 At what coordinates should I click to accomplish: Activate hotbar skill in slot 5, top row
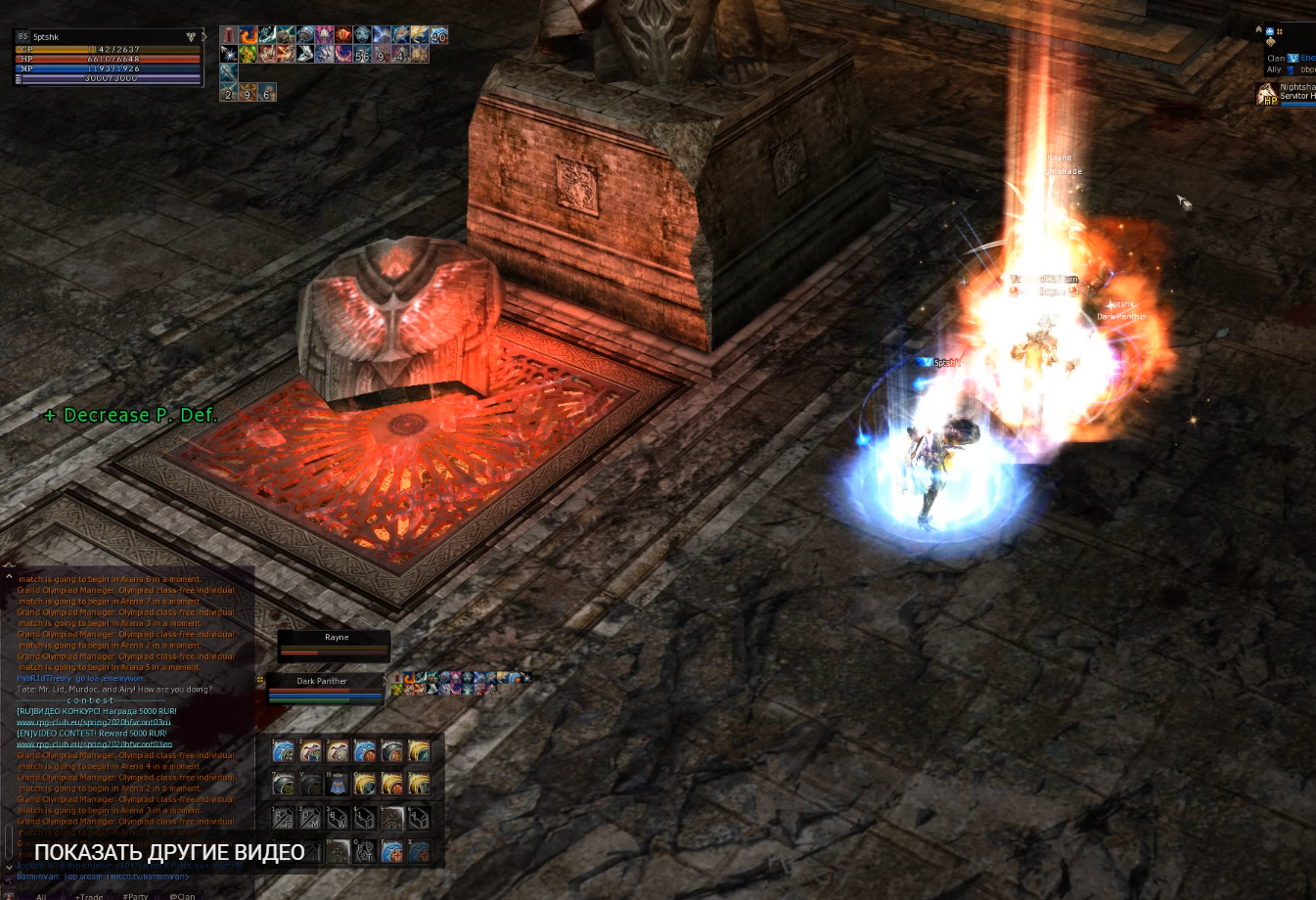pyautogui.click(x=392, y=751)
